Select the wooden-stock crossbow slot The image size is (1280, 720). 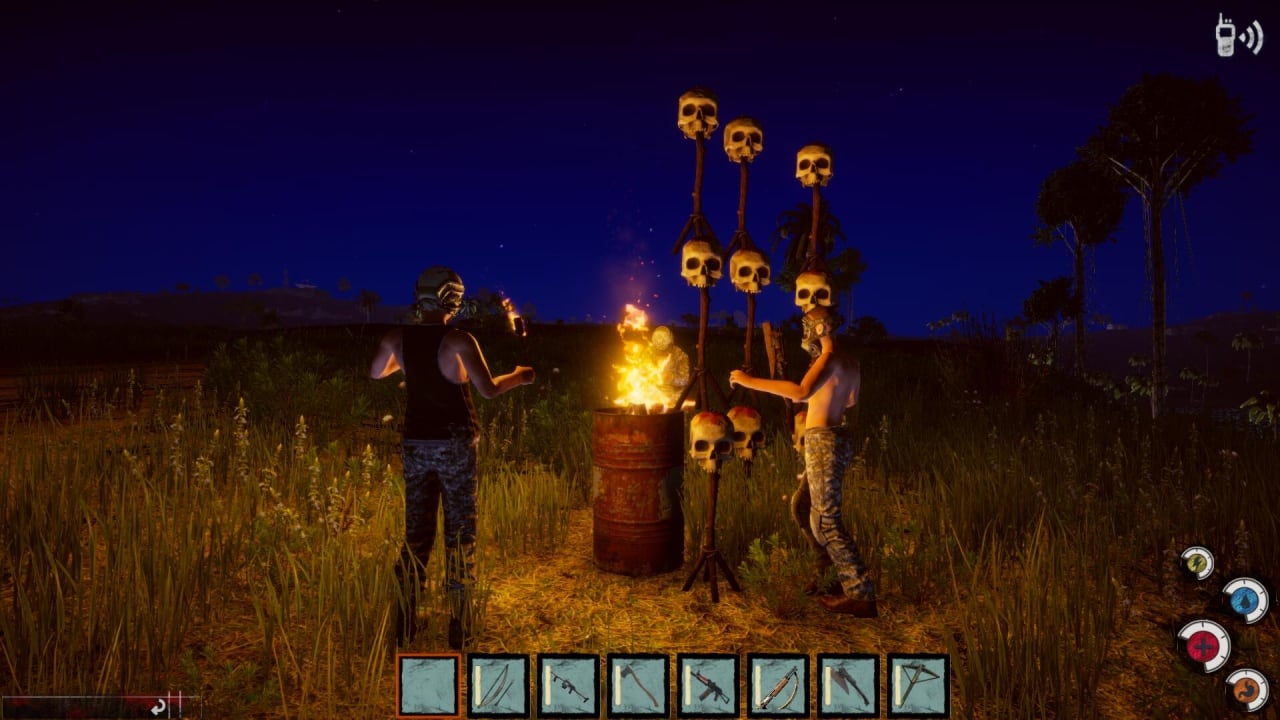tap(778, 685)
